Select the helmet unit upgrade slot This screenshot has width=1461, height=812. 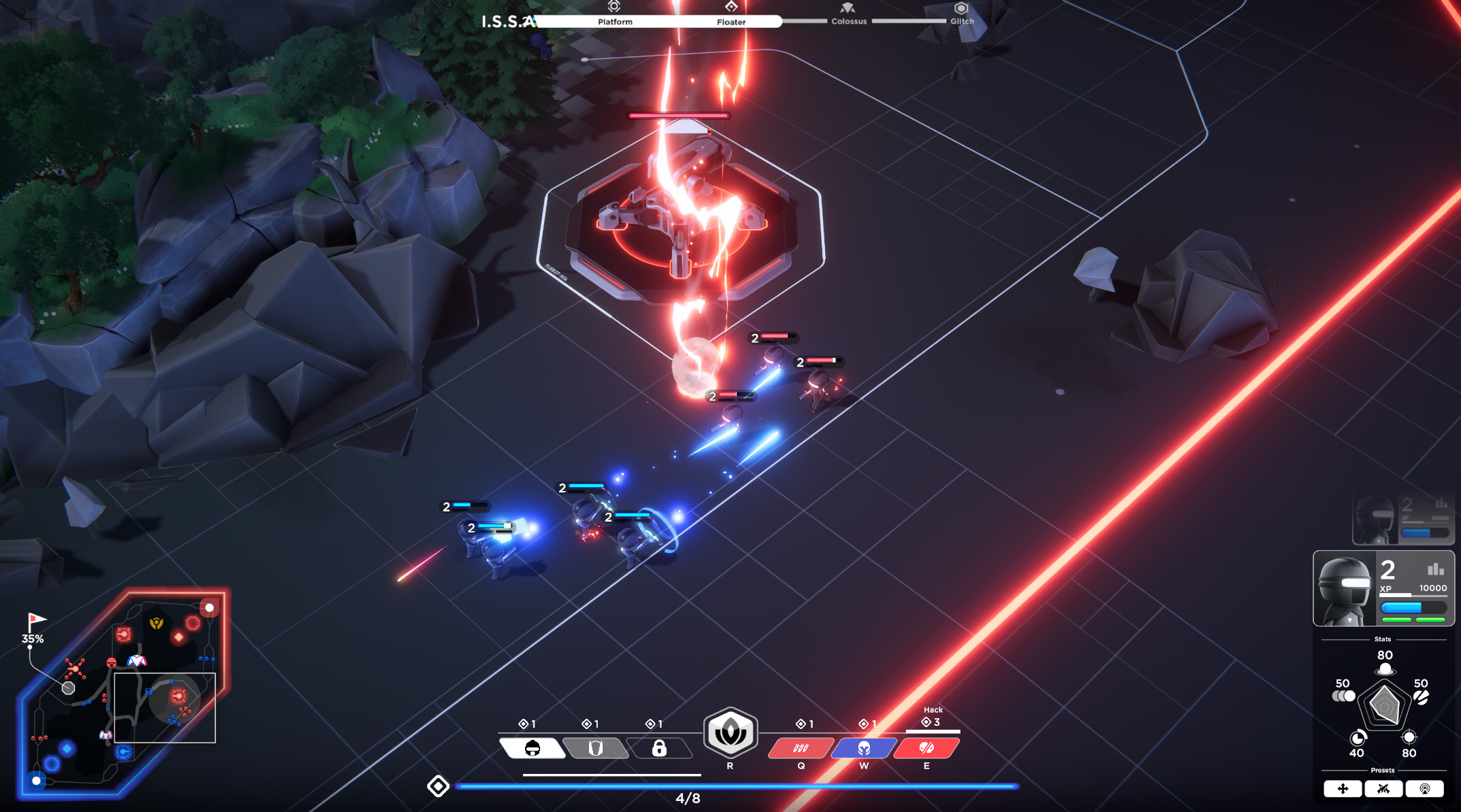pos(533,748)
